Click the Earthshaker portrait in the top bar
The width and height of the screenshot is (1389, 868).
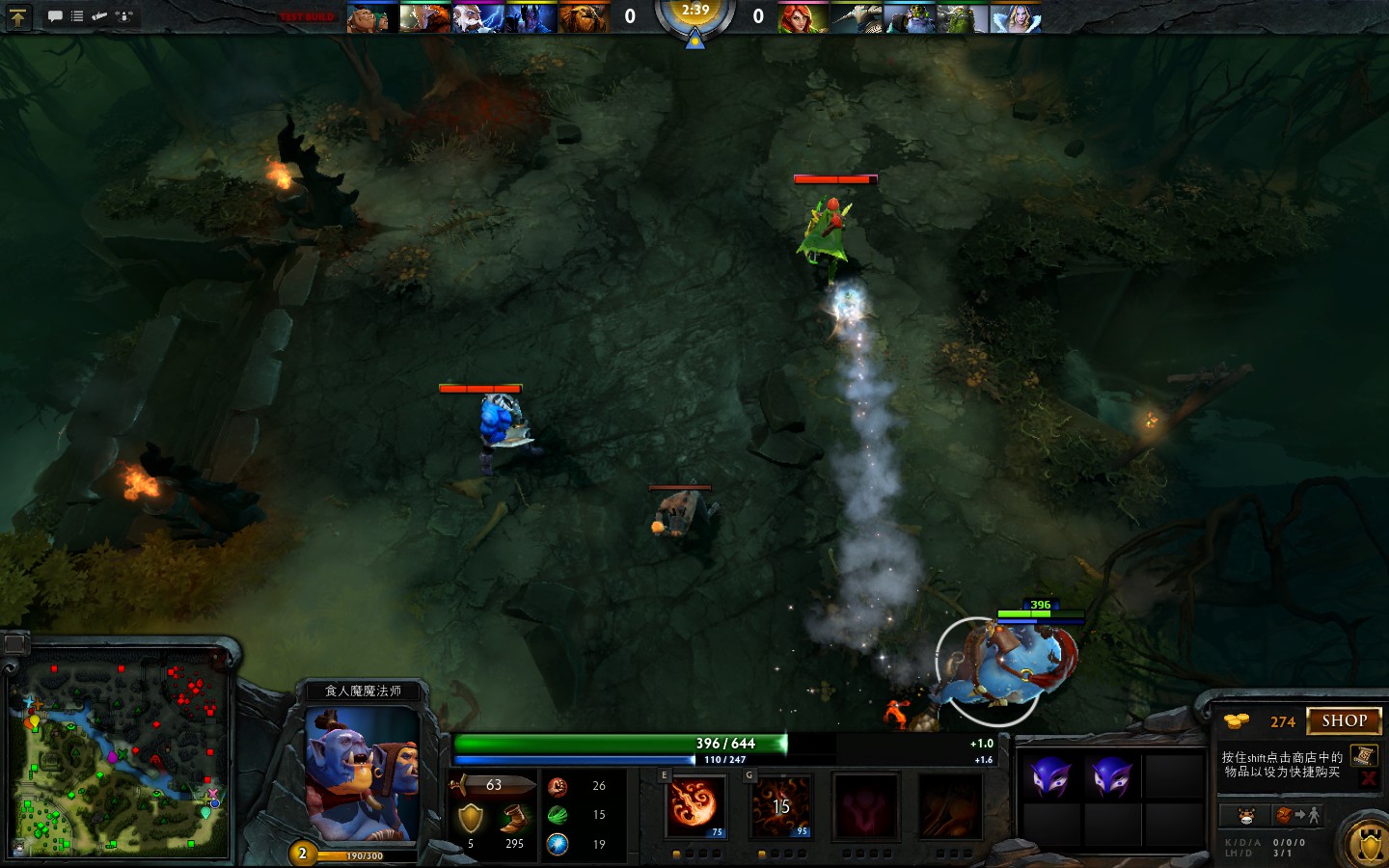click(586, 18)
